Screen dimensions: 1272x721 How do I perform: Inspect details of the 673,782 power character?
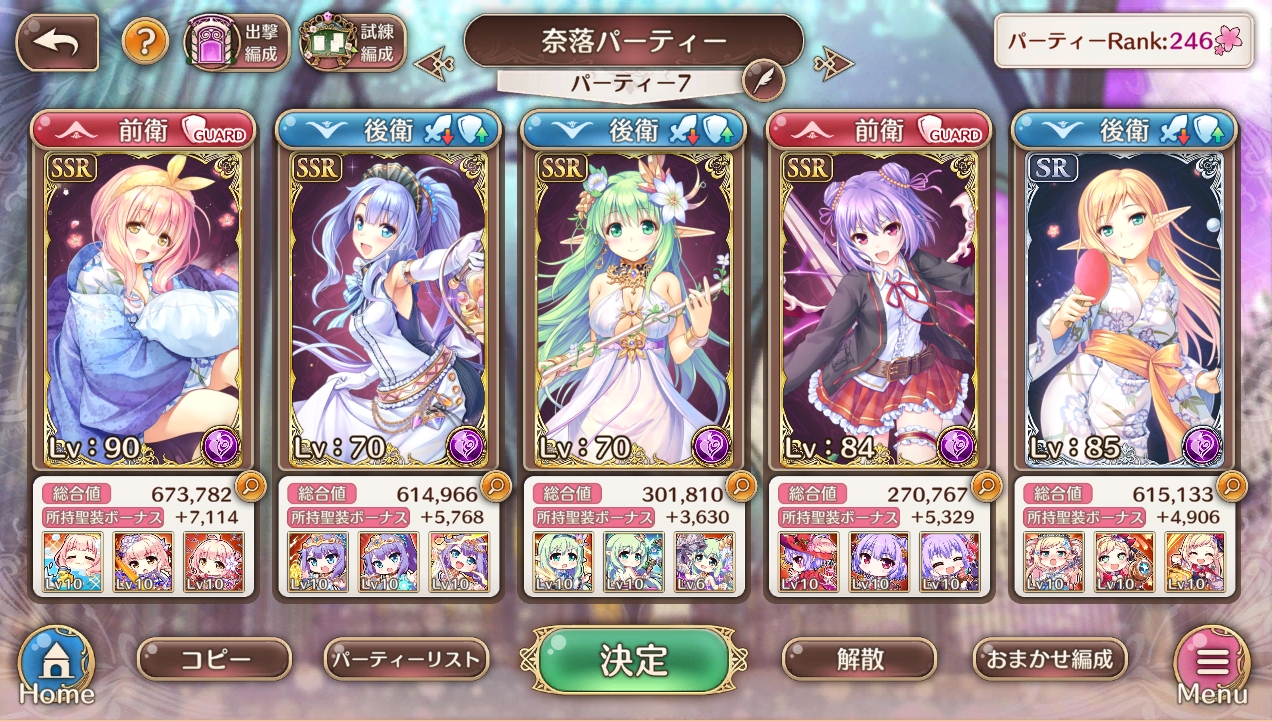(x=249, y=487)
